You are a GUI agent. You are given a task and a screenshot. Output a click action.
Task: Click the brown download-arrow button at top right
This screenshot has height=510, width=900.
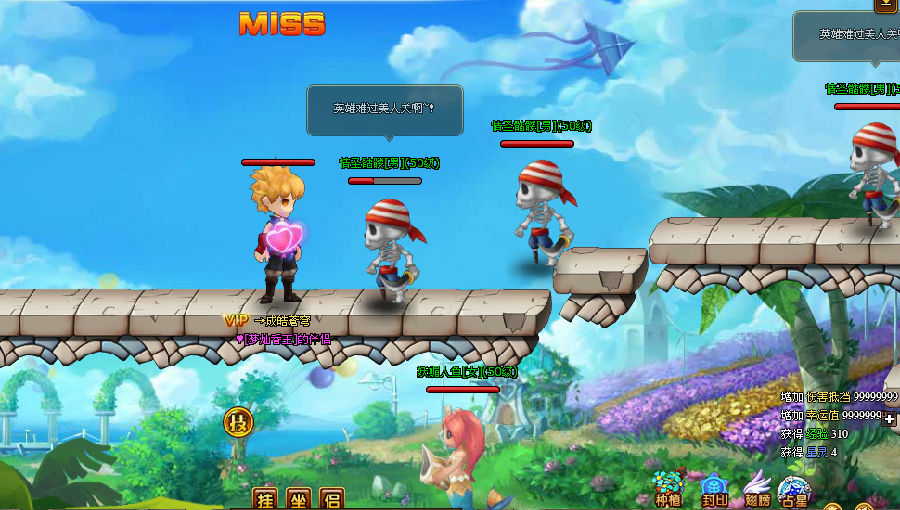pos(885,5)
